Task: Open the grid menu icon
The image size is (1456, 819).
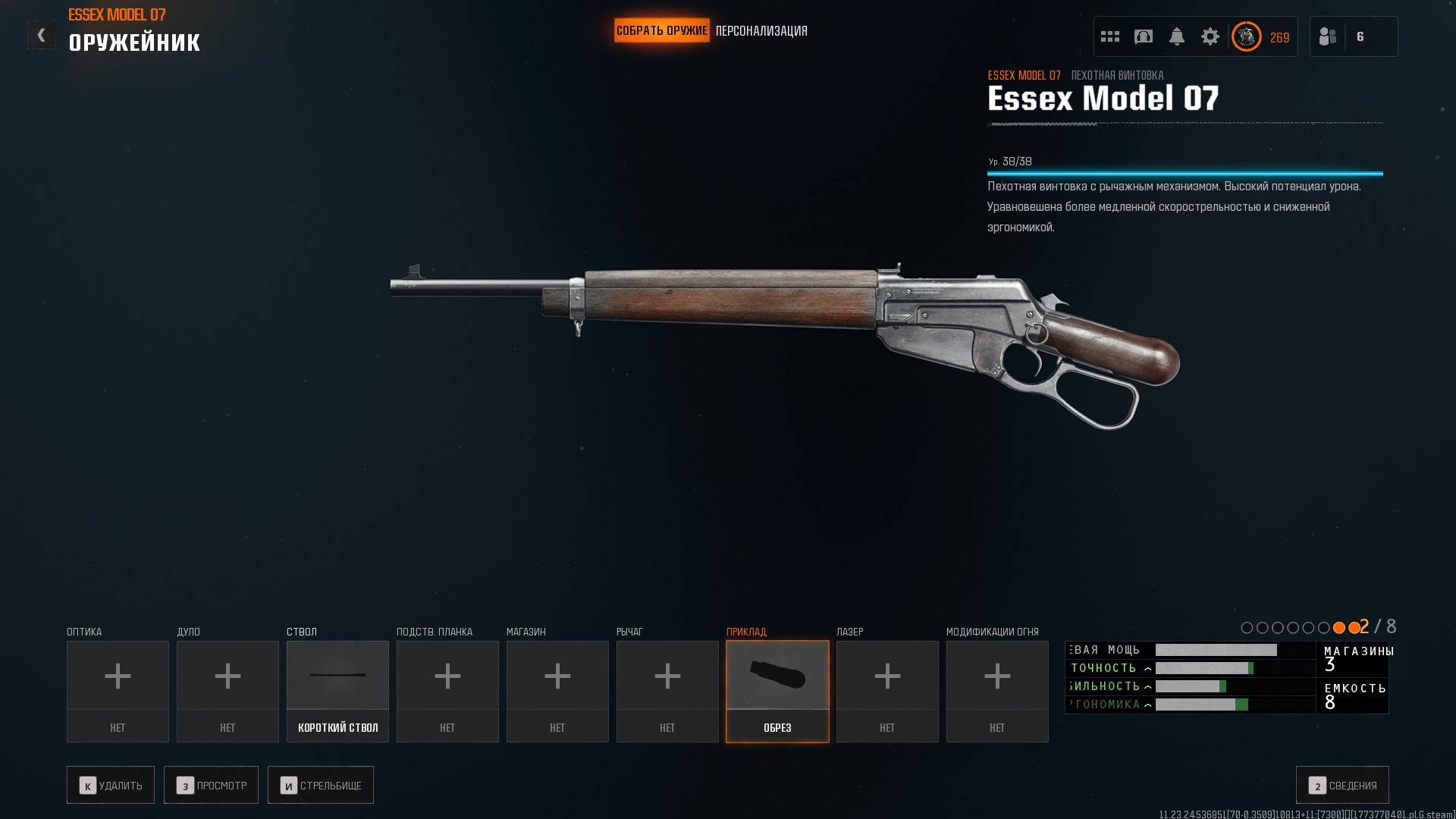Action: (1110, 36)
